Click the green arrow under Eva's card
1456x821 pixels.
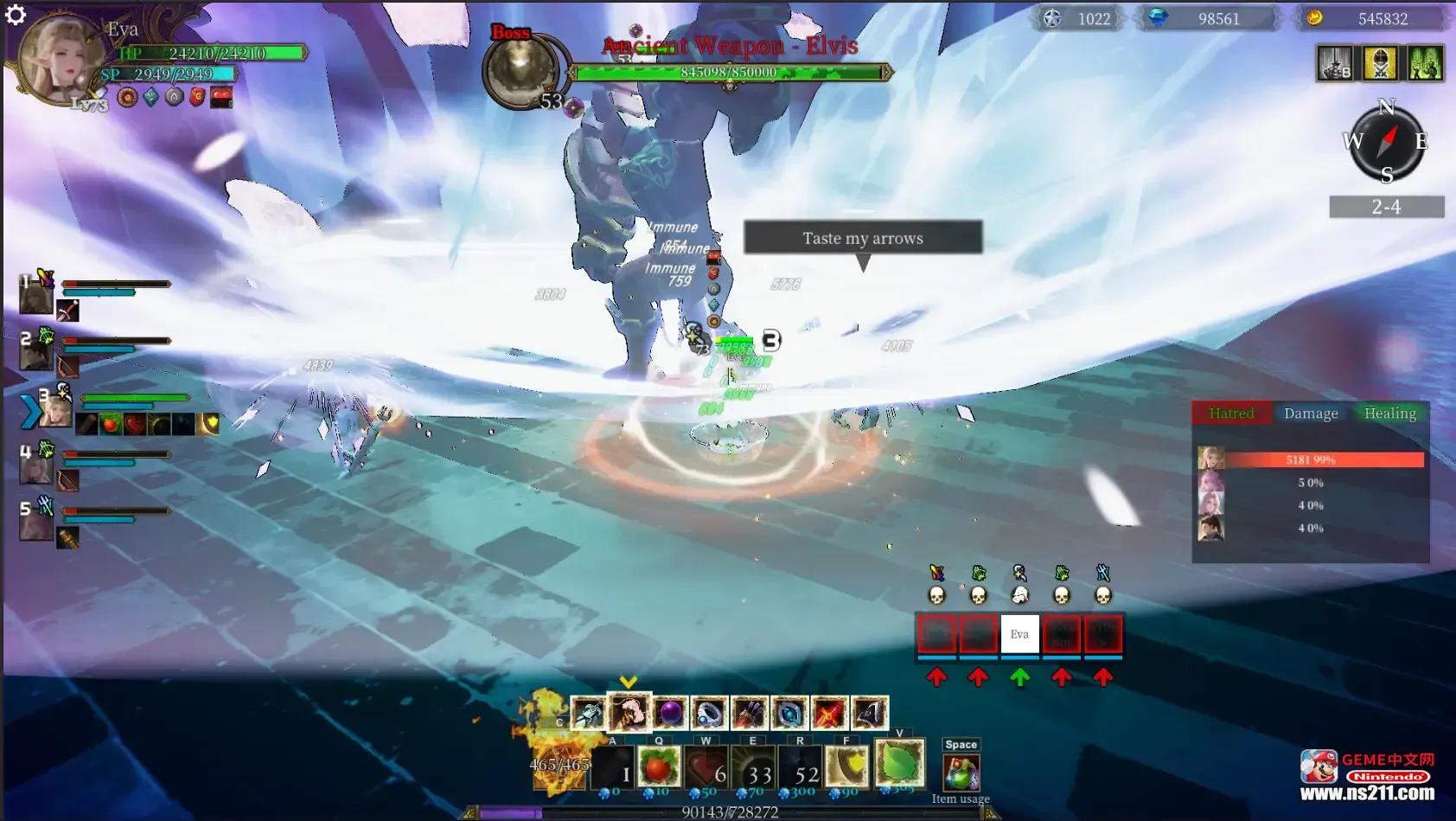pos(1019,677)
